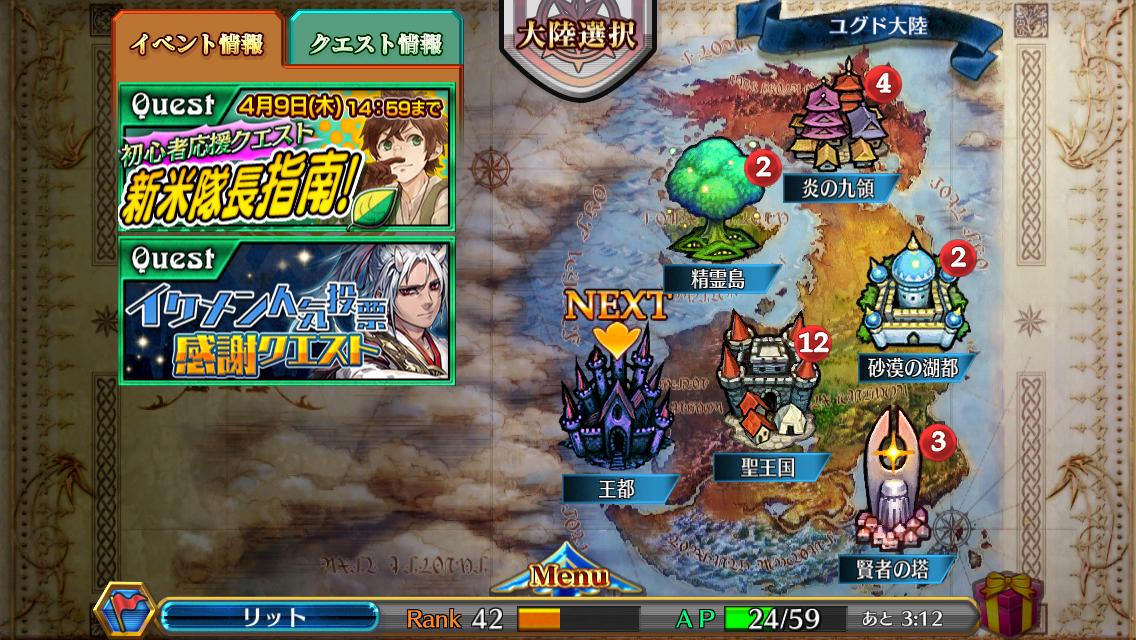
Task: Select the 砂漠の湖都 location
Action: [x=912, y=300]
